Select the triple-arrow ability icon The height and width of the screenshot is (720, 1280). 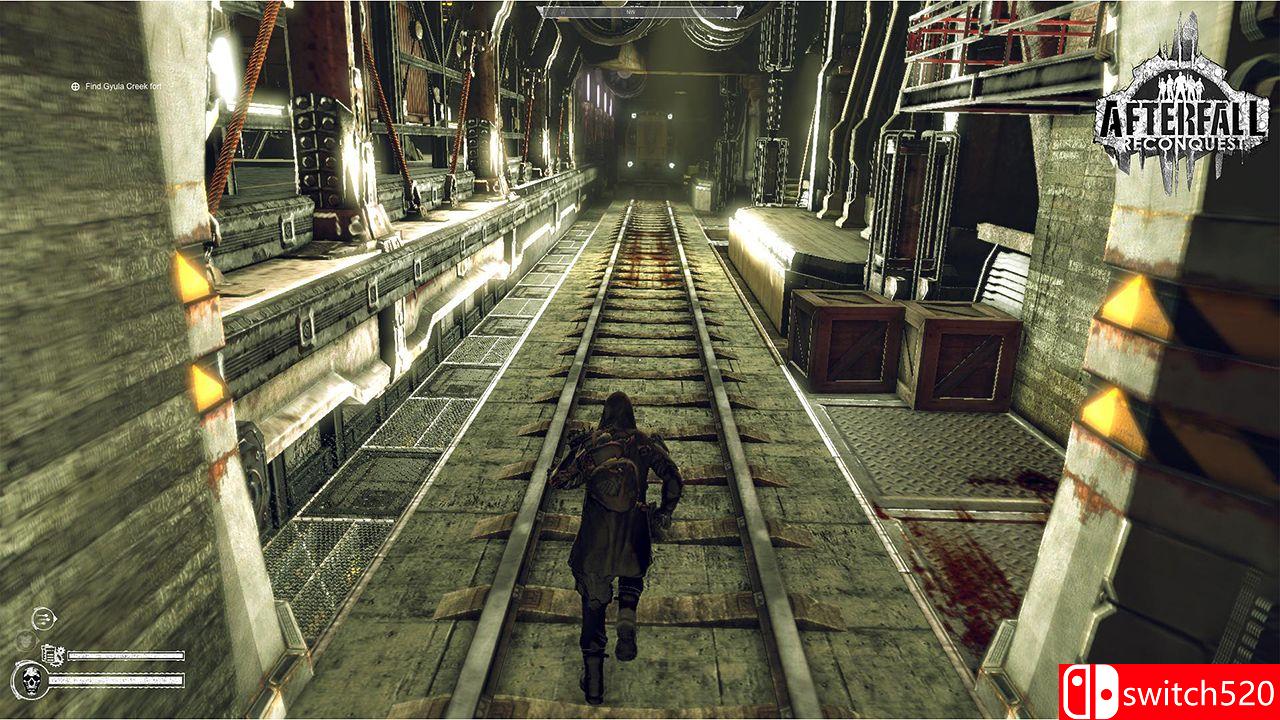pos(42,619)
